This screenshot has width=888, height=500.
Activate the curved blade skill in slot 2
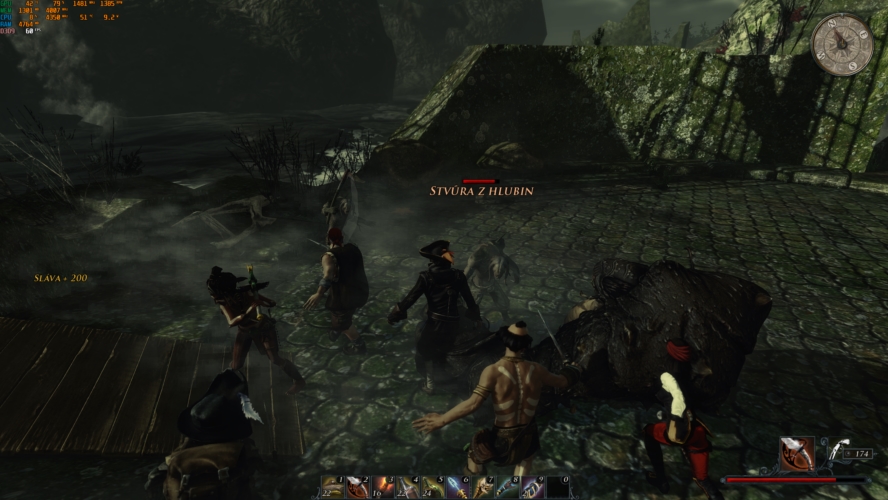click(358, 487)
